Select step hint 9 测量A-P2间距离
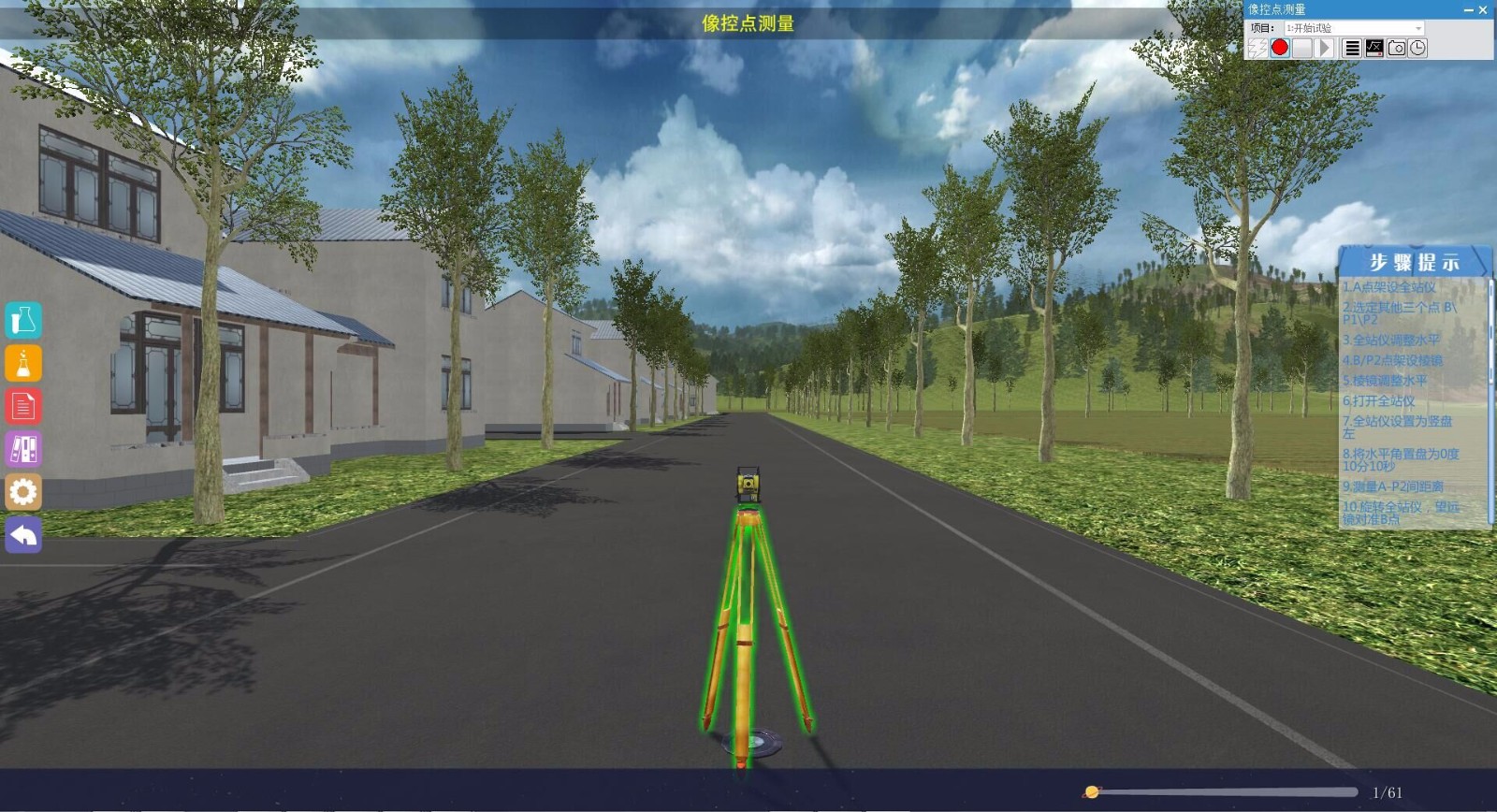The image size is (1497, 812). [1392, 486]
